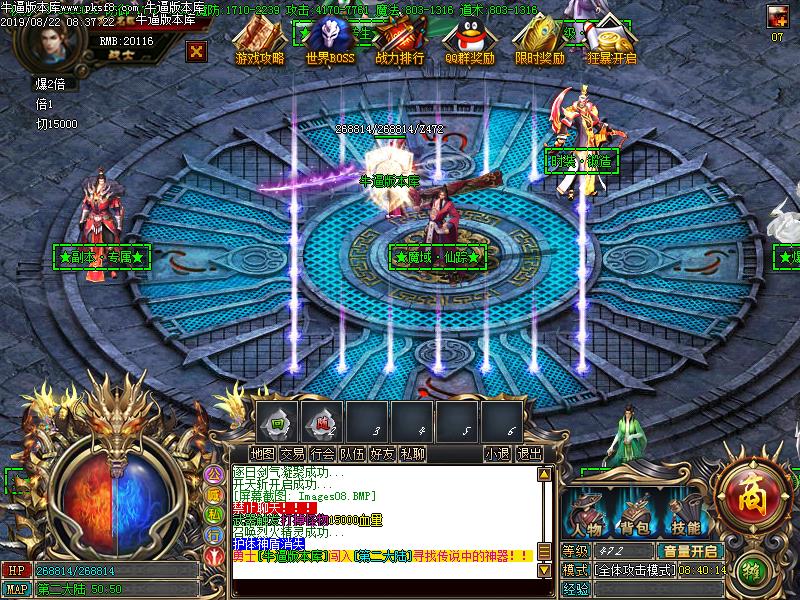Claim the QQ群奖励 penguin reward

pos(468,42)
